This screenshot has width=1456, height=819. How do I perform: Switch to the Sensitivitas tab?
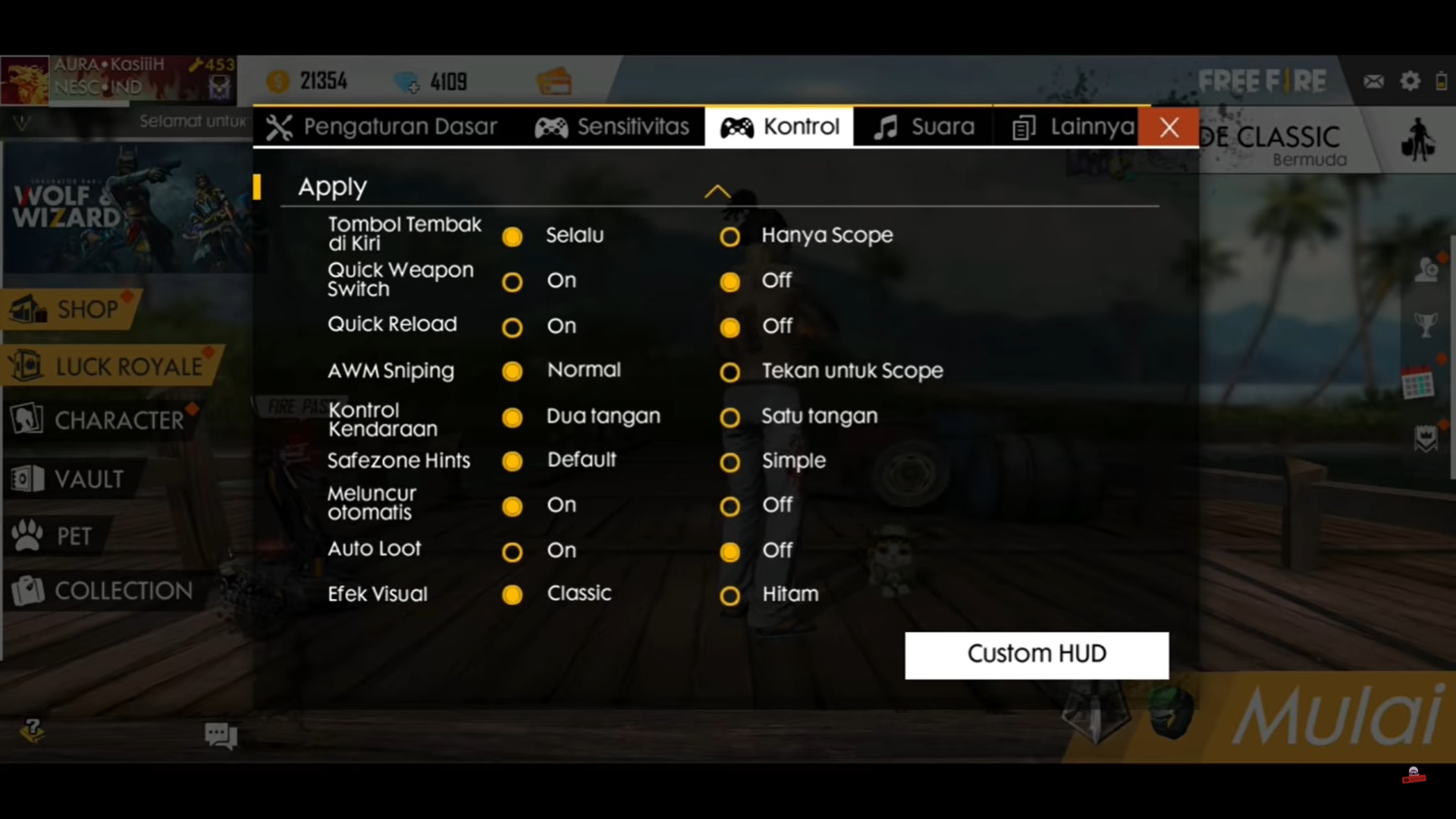coord(613,127)
